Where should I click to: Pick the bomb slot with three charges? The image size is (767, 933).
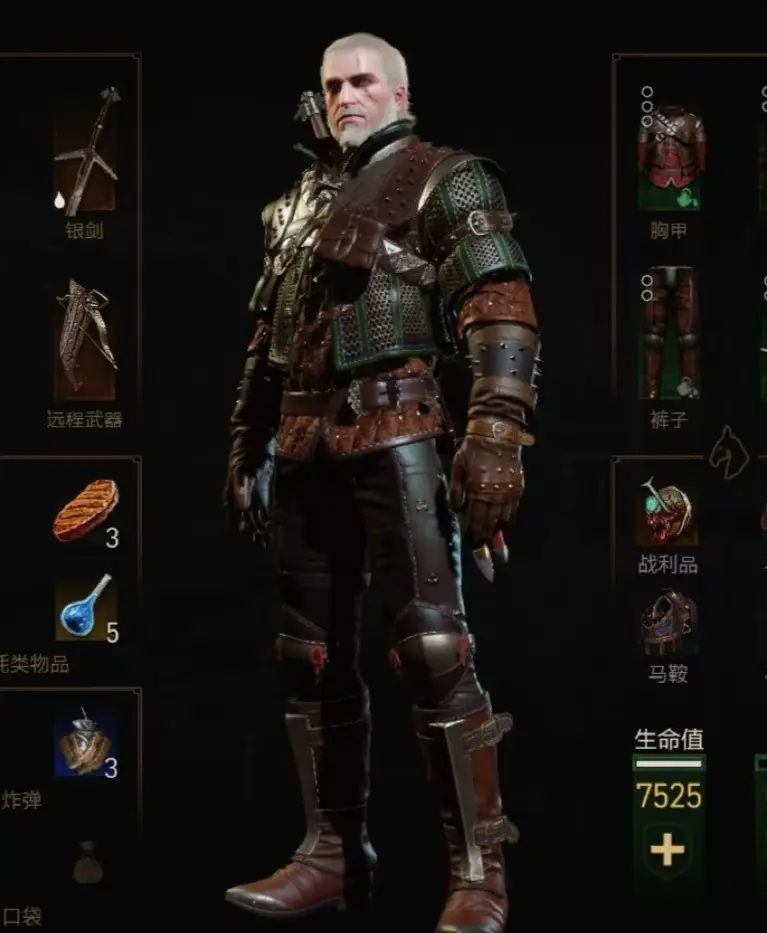pyautogui.click(x=85, y=743)
